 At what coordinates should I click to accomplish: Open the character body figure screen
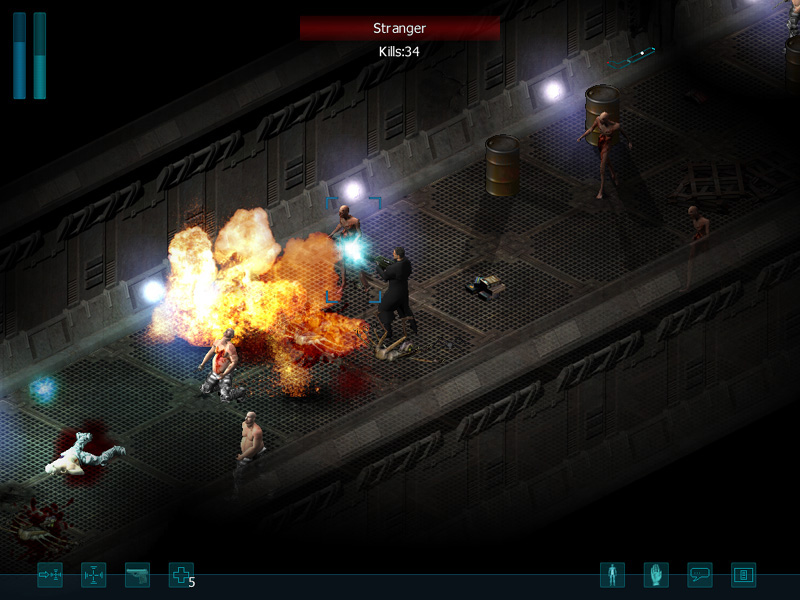coord(612,575)
